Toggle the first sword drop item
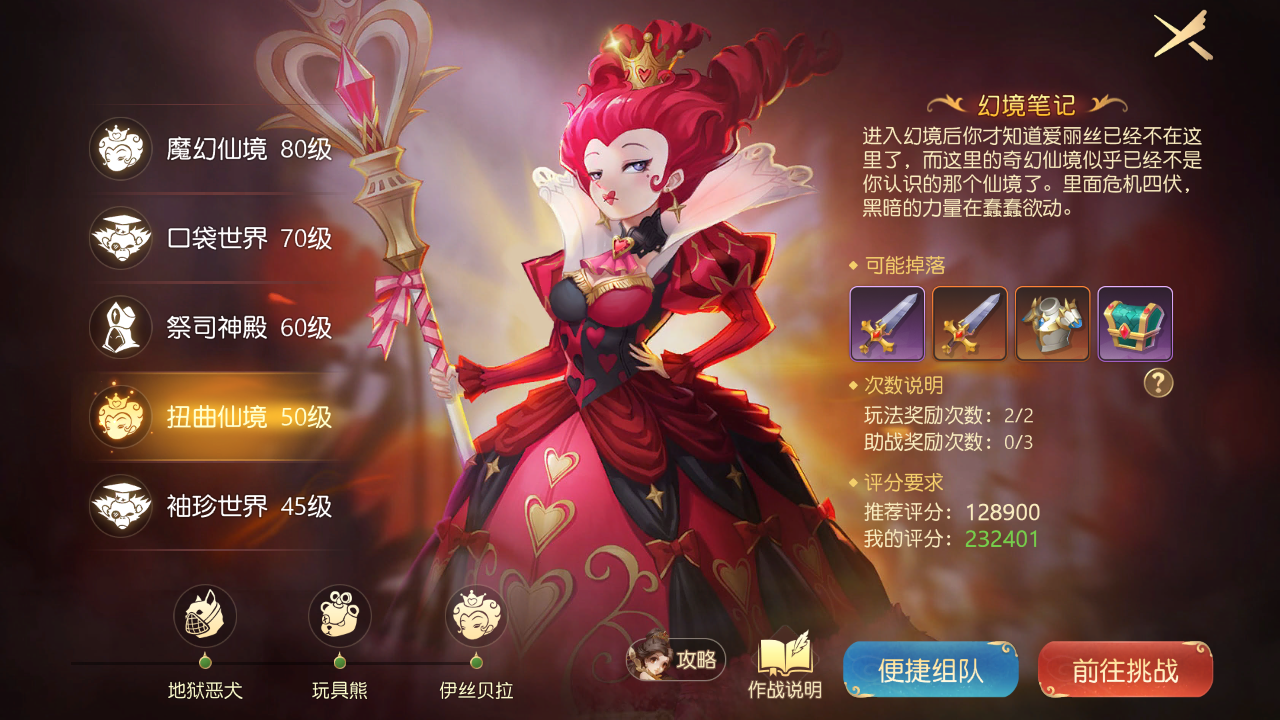Viewport: 1280px width, 720px height. [886, 323]
